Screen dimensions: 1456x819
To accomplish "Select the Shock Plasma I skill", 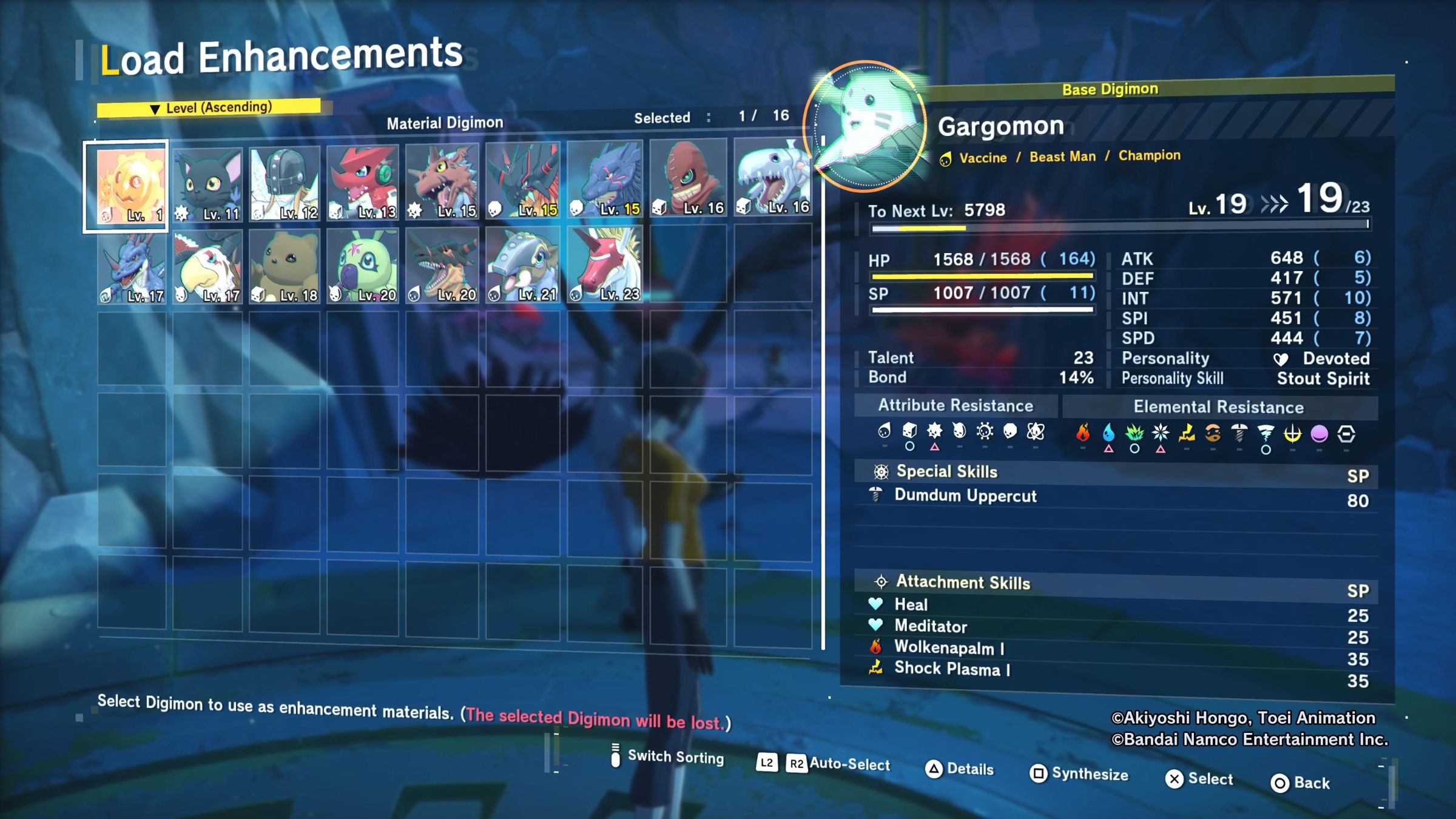I will [x=952, y=669].
